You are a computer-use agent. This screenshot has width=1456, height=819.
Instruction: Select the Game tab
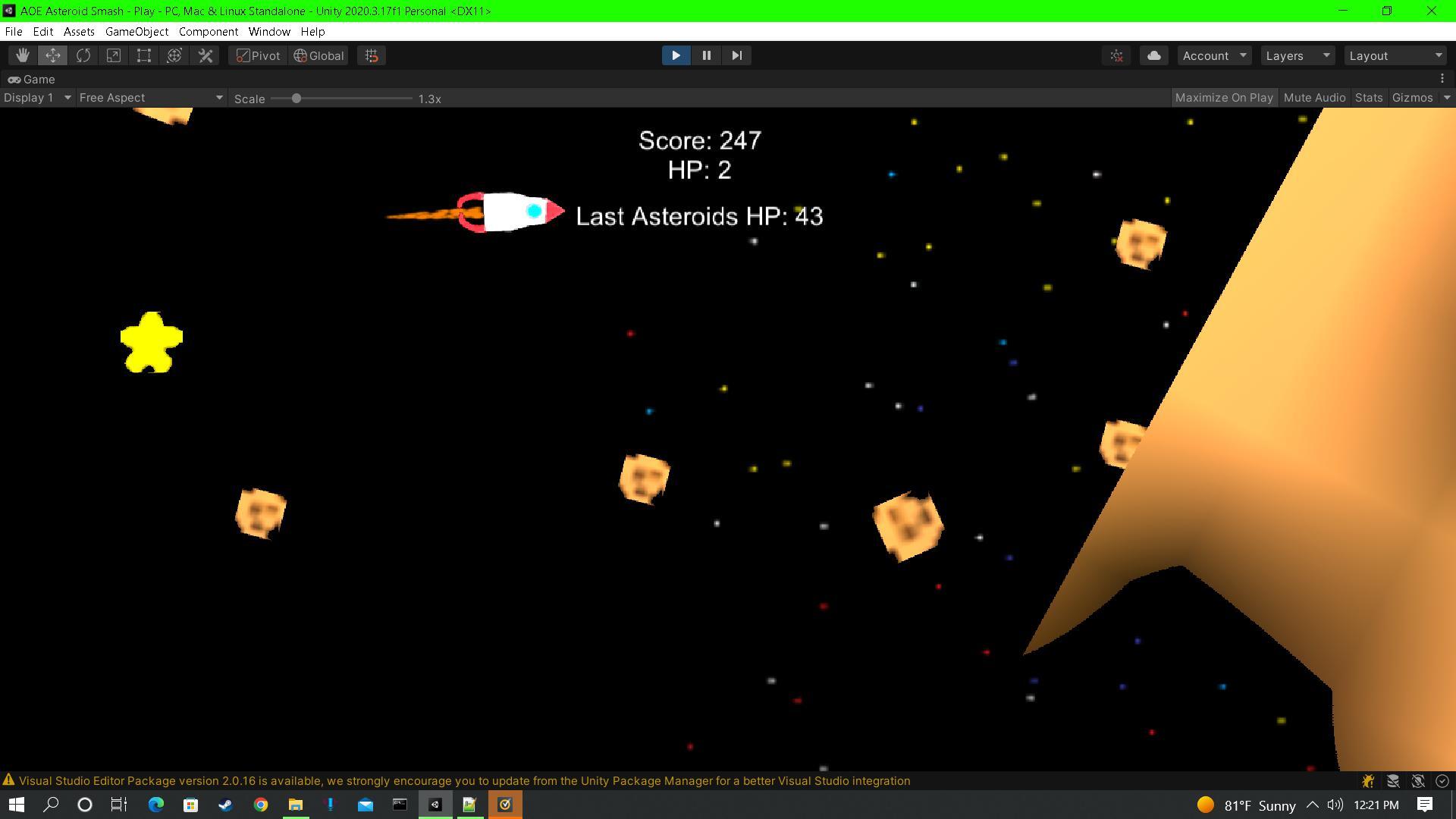point(38,79)
